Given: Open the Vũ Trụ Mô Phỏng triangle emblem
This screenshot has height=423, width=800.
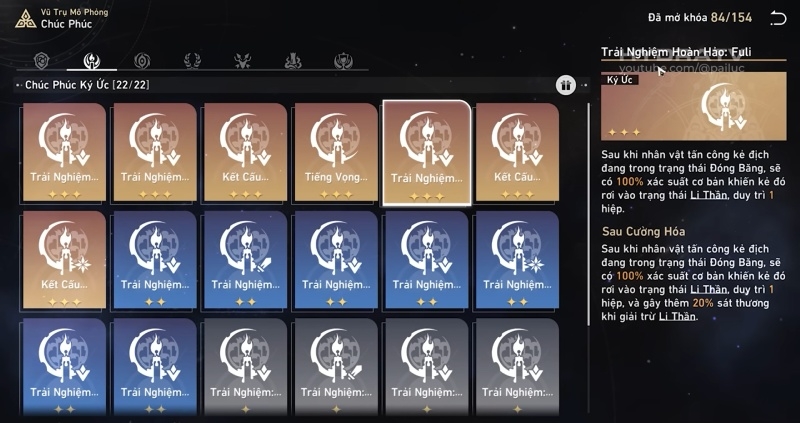Looking at the screenshot, I should 24,18.
